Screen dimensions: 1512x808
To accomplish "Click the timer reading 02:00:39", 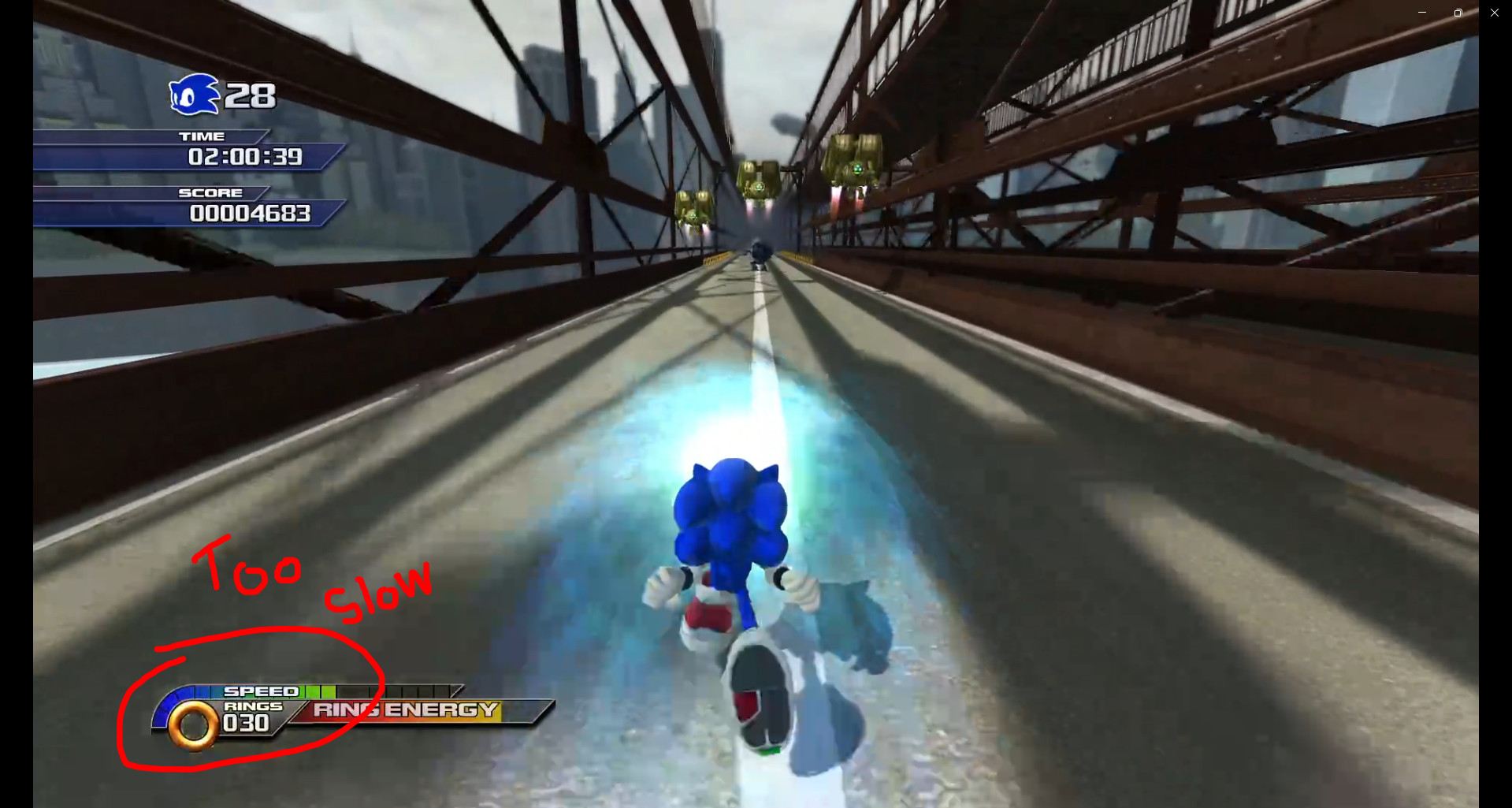I will pos(244,157).
